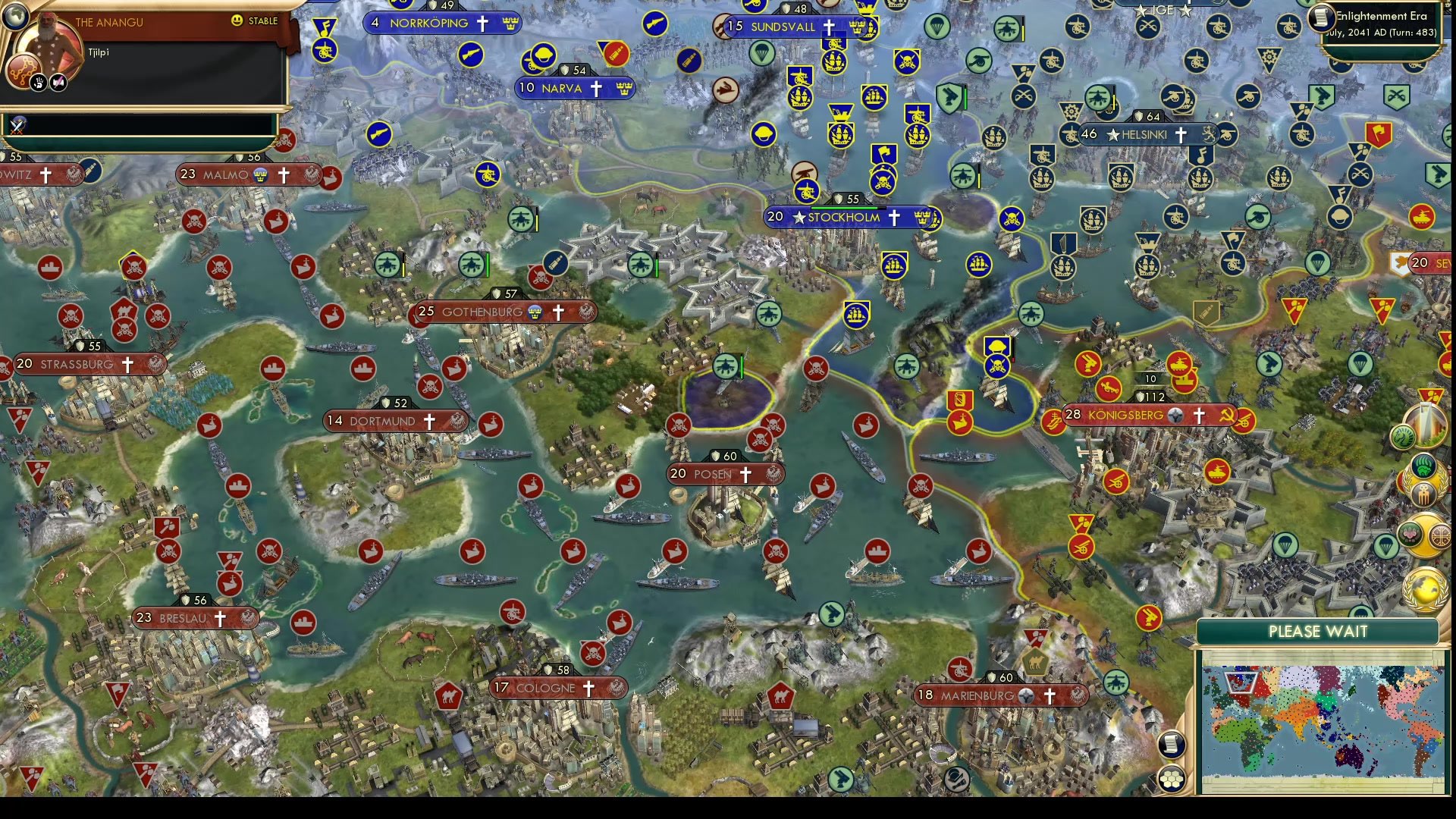
Task: Click the STABLE happiness smiley indicator
Action: pos(236,20)
